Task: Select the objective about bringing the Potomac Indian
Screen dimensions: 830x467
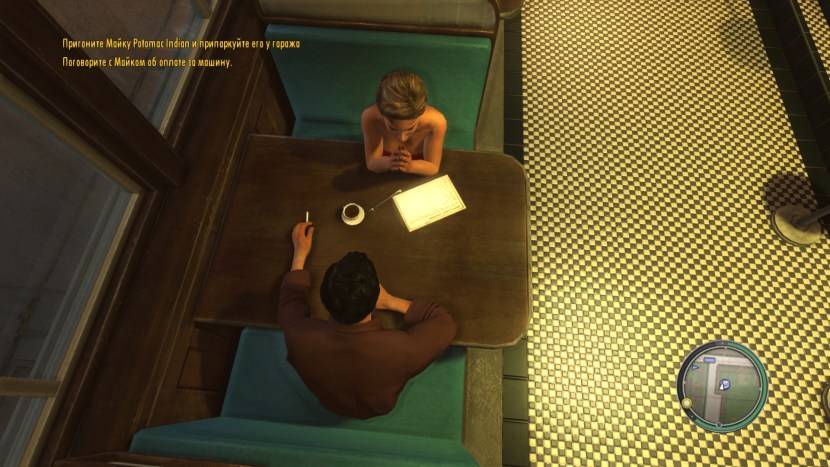Action: (x=180, y=45)
